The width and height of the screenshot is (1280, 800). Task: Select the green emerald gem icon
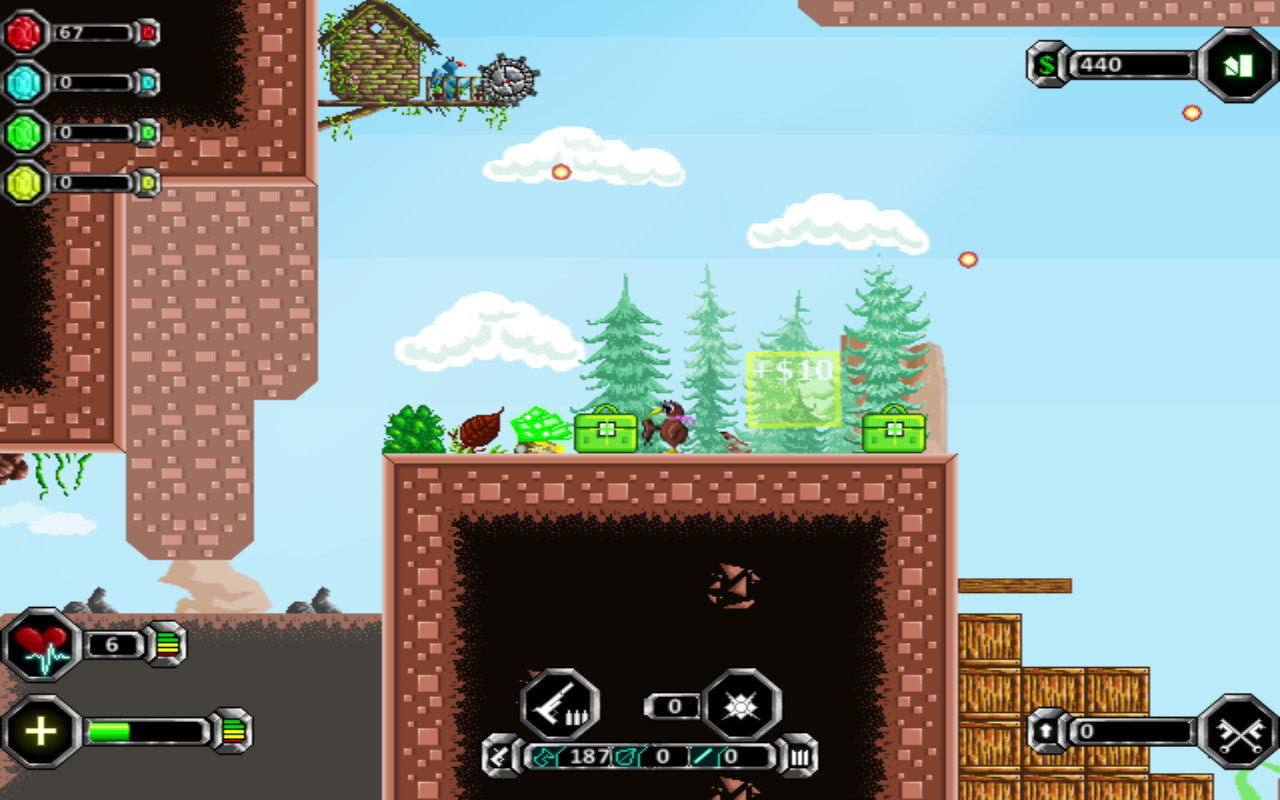[22, 132]
